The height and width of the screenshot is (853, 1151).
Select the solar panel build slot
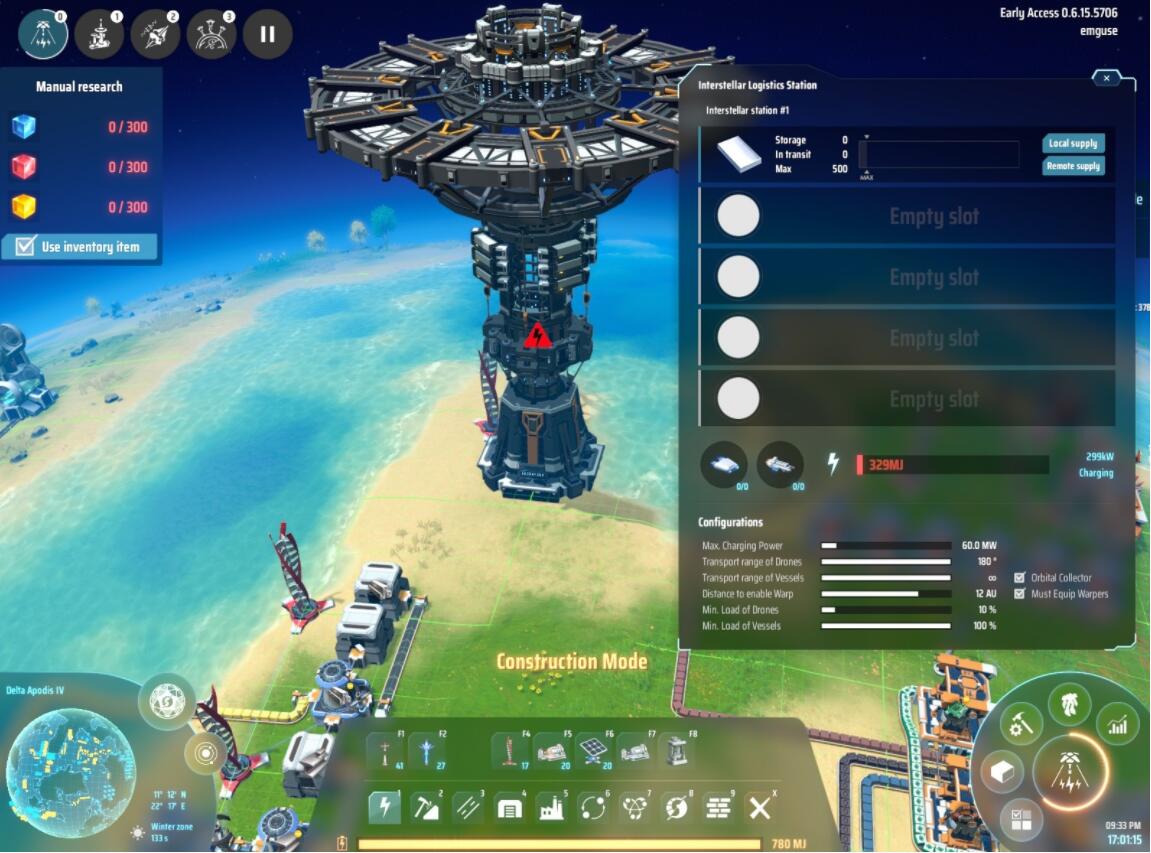point(592,751)
